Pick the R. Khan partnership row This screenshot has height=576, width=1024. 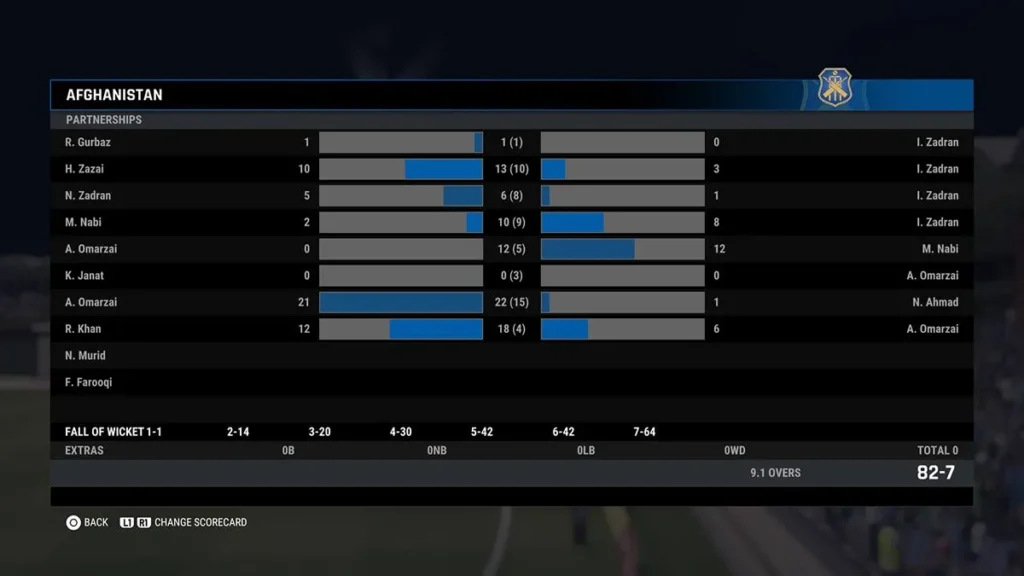(511, 329)
